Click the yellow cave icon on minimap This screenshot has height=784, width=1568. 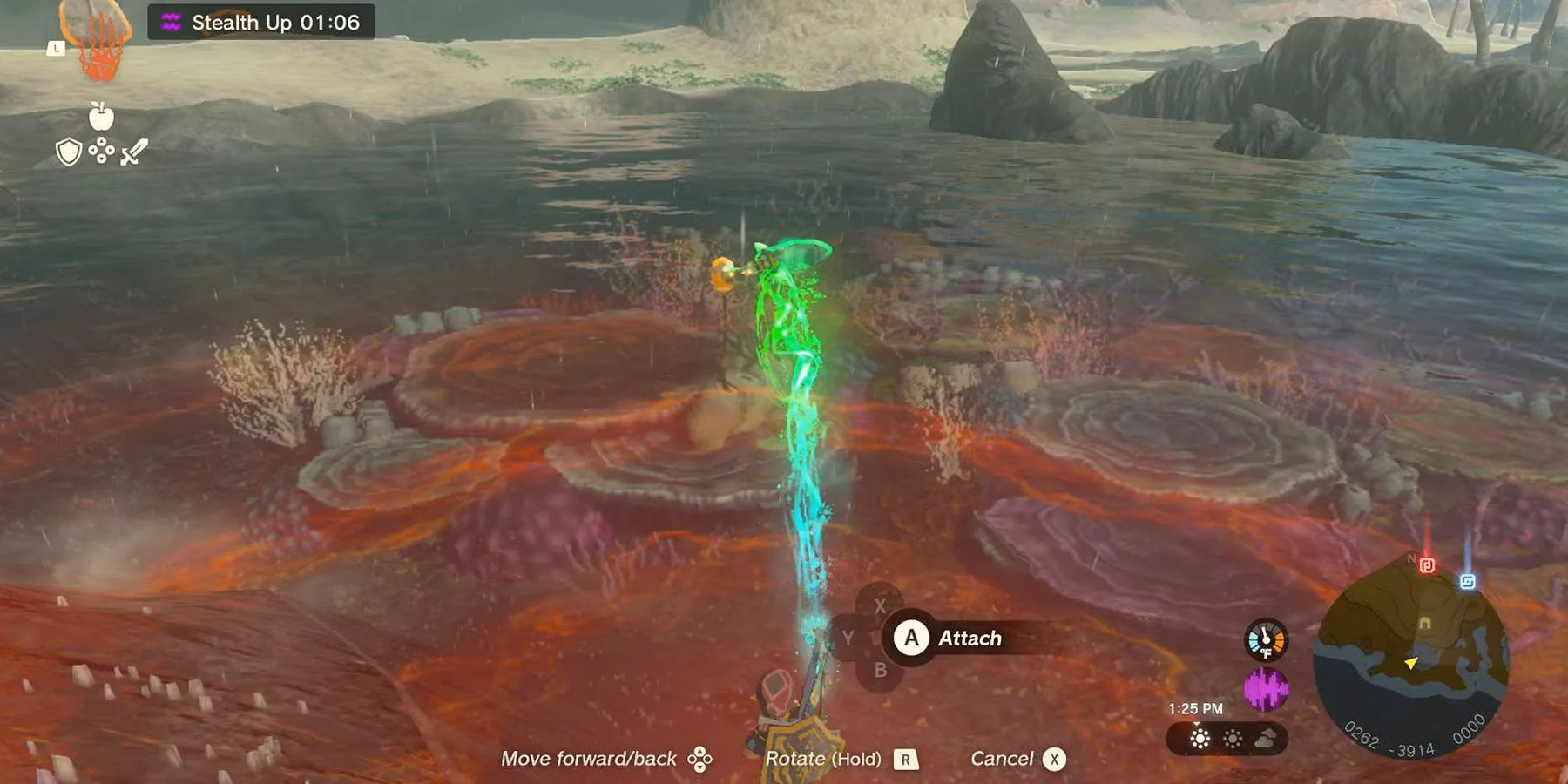click(x=1425, y=623)
